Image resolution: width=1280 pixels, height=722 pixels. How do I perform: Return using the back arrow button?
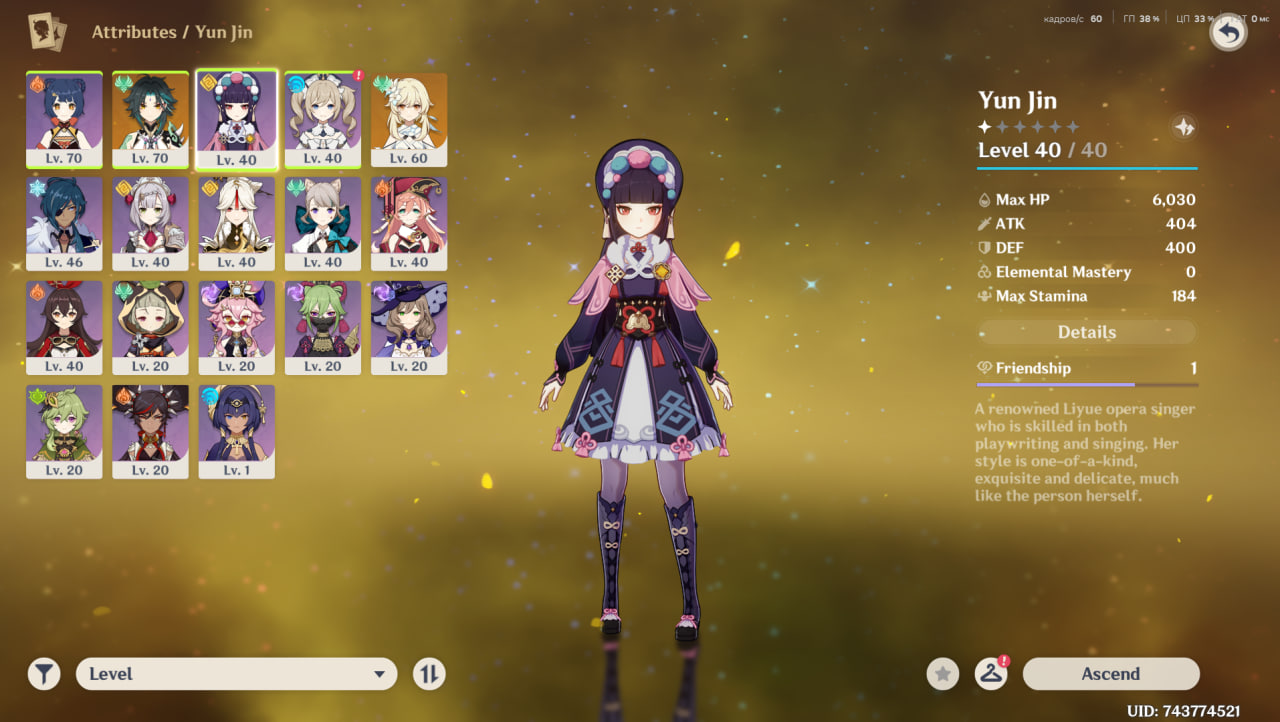click(1228, 33)
